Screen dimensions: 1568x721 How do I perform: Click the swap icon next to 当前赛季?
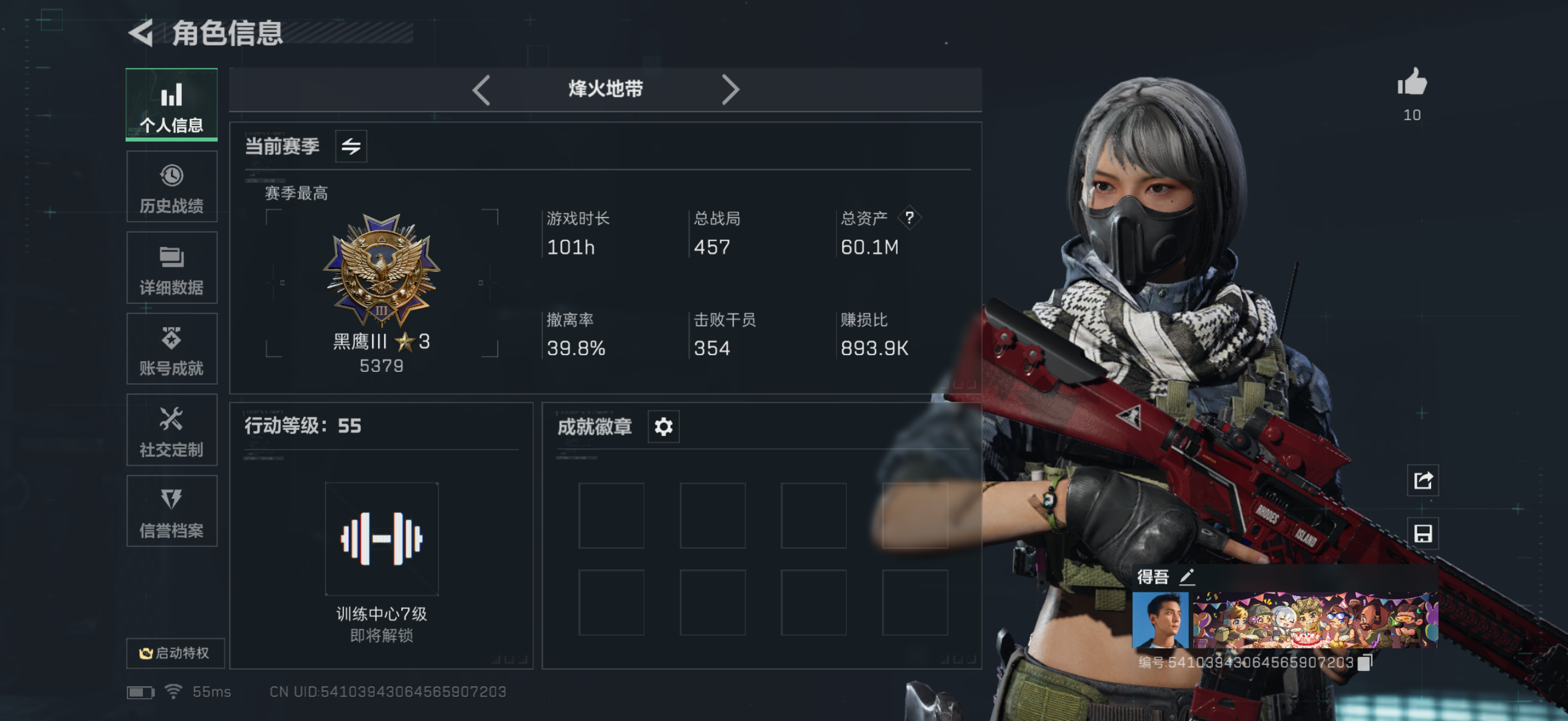352,146
